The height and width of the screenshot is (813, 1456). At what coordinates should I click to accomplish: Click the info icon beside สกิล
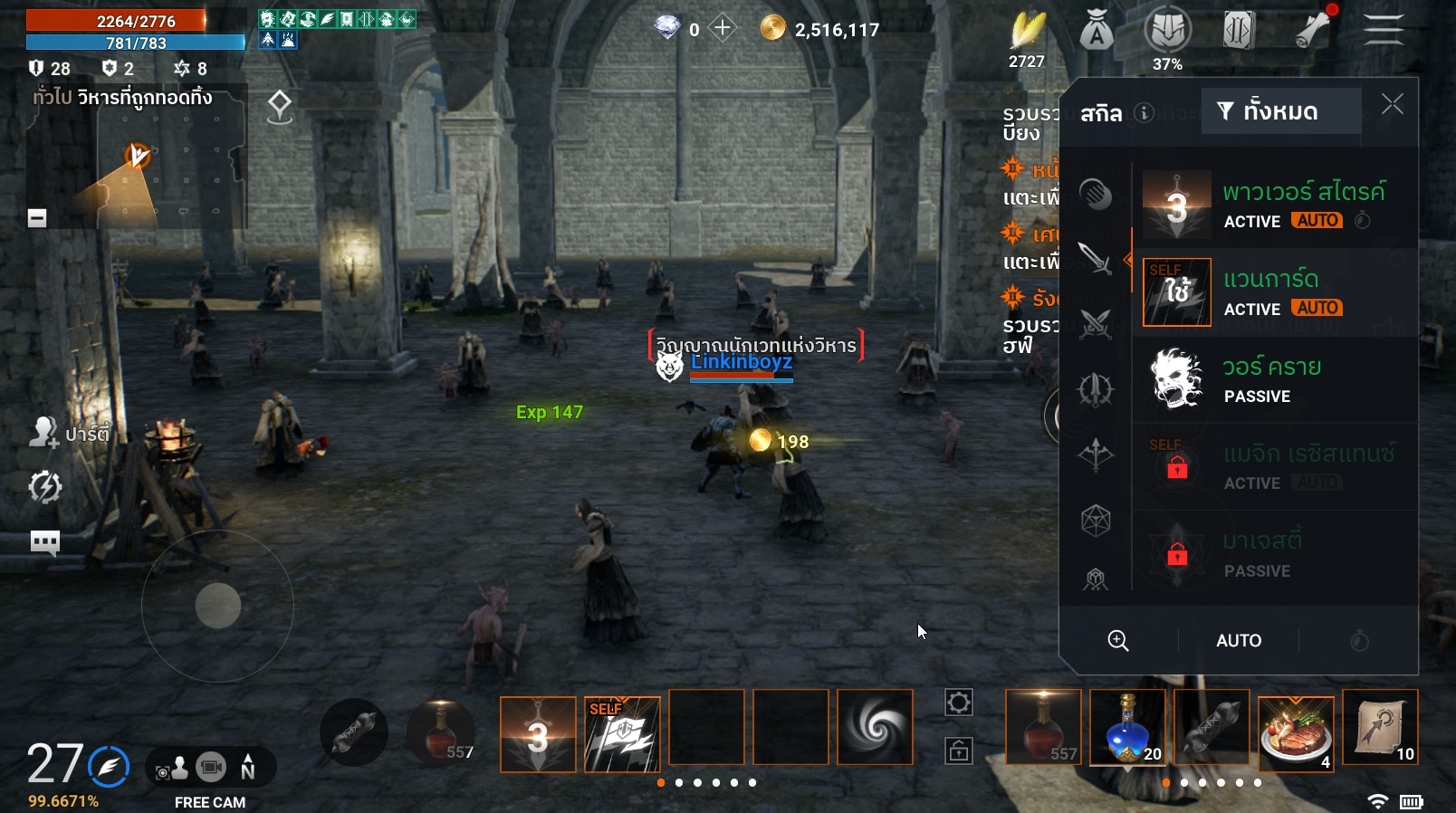coord(1145,113)
